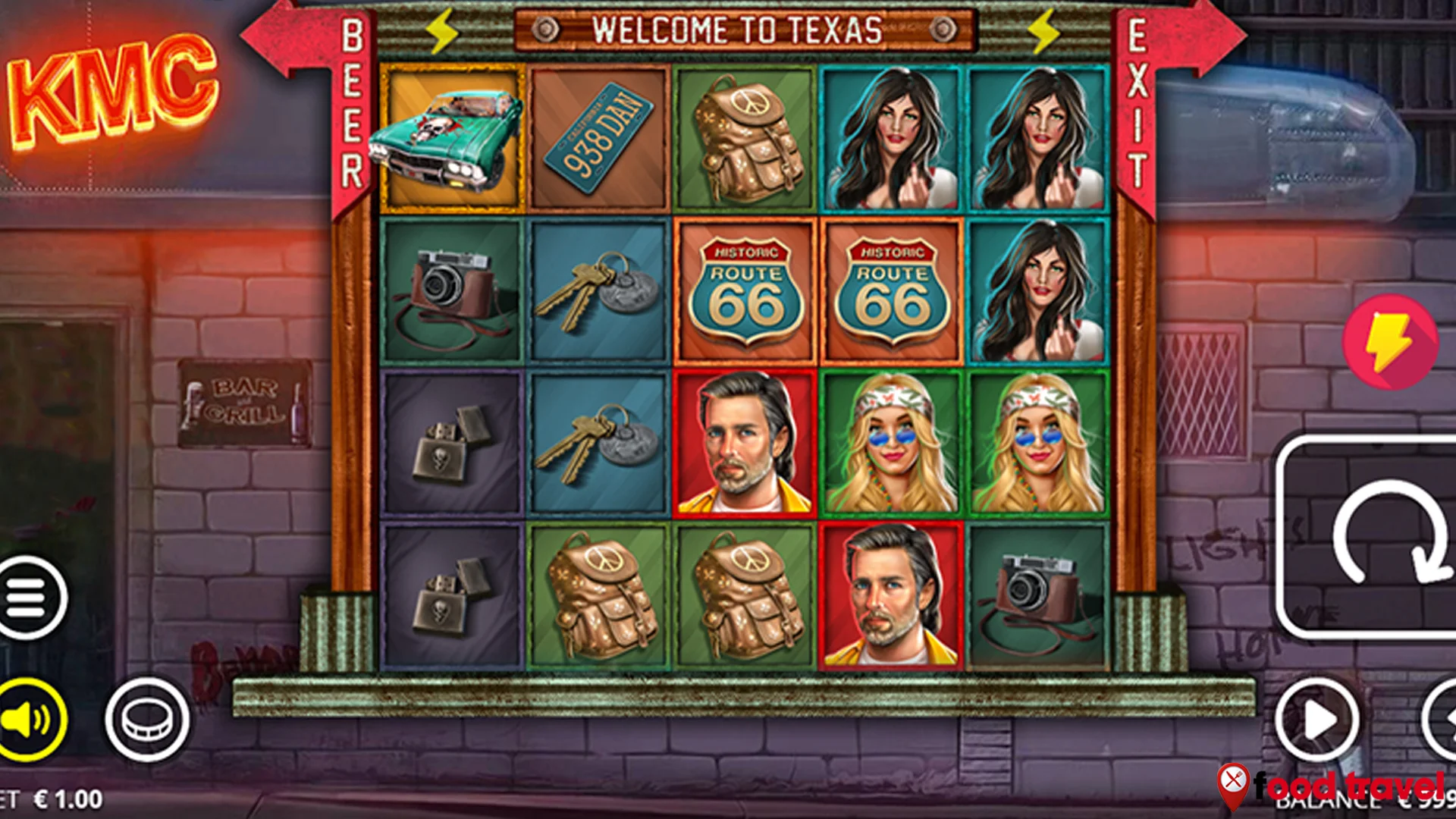1456x819 pixels.
Task: Start autoplay with the play triangle button
Action: click(x=1316, y=720)
